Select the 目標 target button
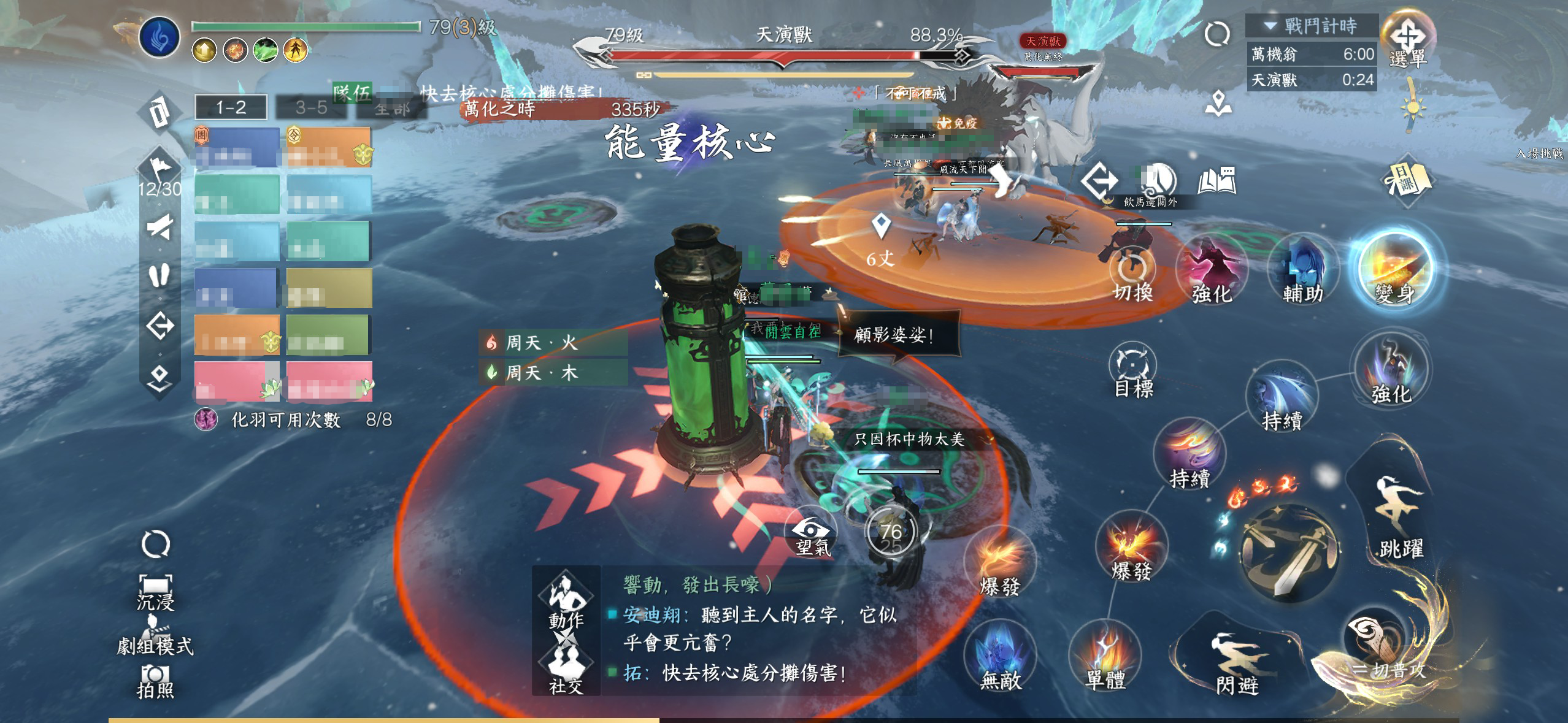Screen dimensions: 1568x723 pos(1132,370)
